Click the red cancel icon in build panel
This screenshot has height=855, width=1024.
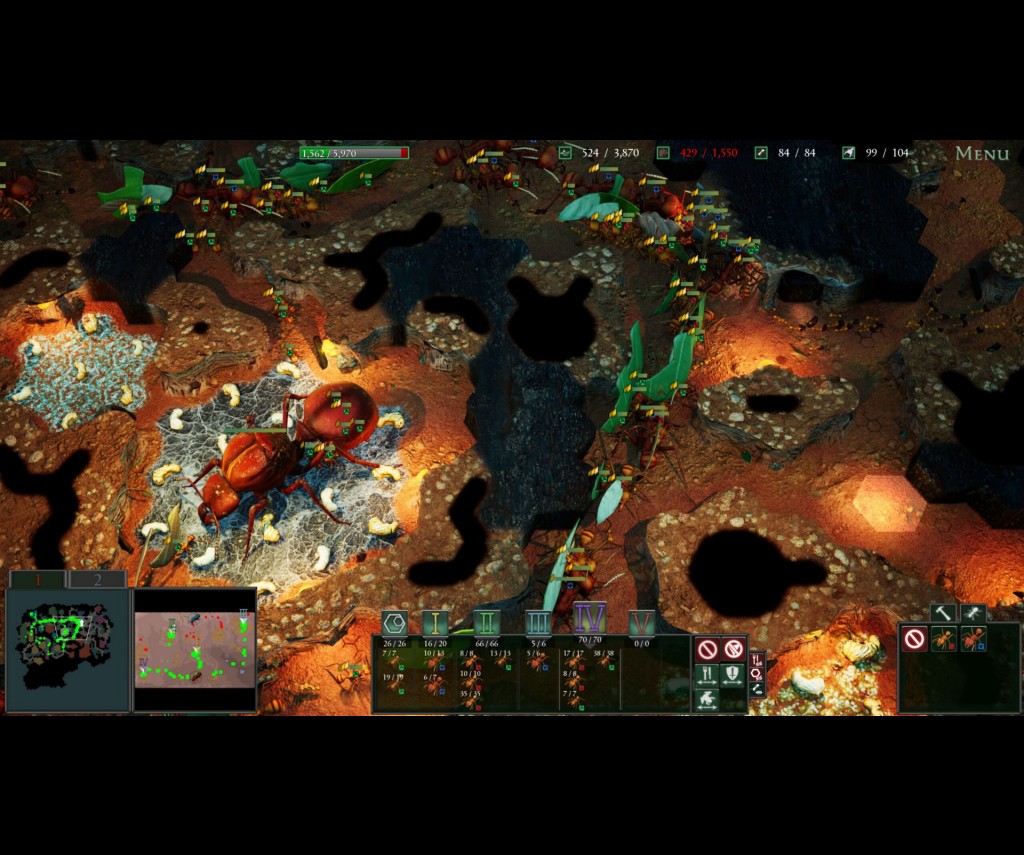[913, 639]
